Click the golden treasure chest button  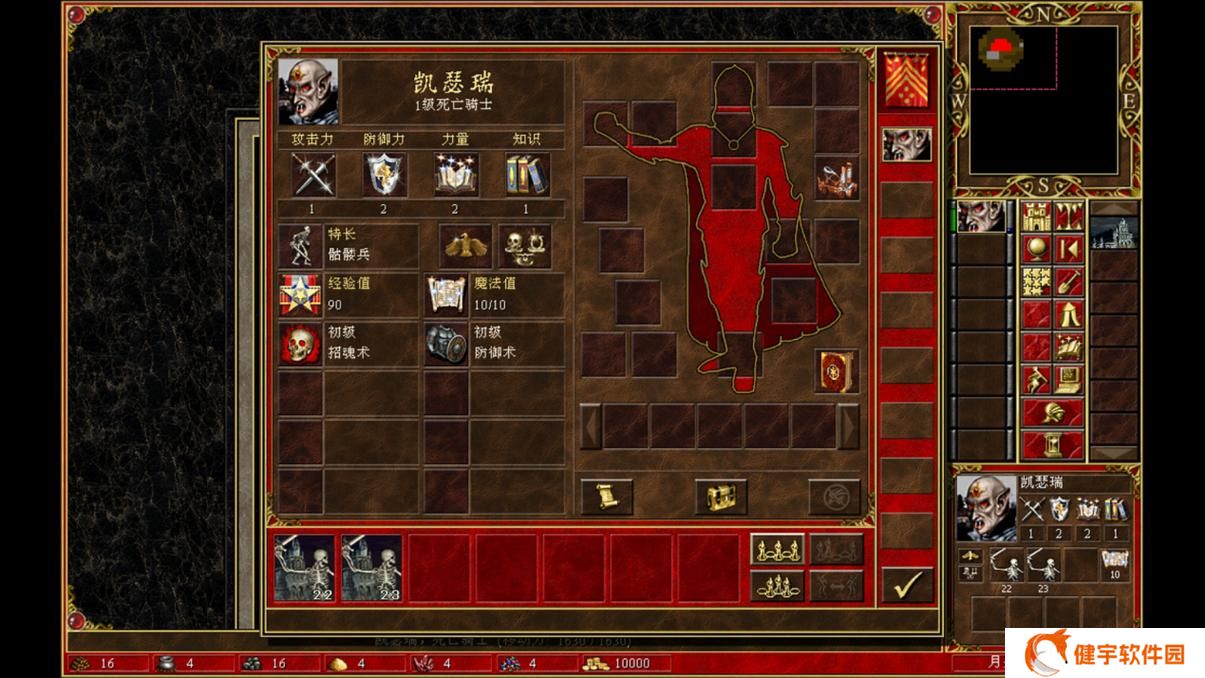[721, 496]
